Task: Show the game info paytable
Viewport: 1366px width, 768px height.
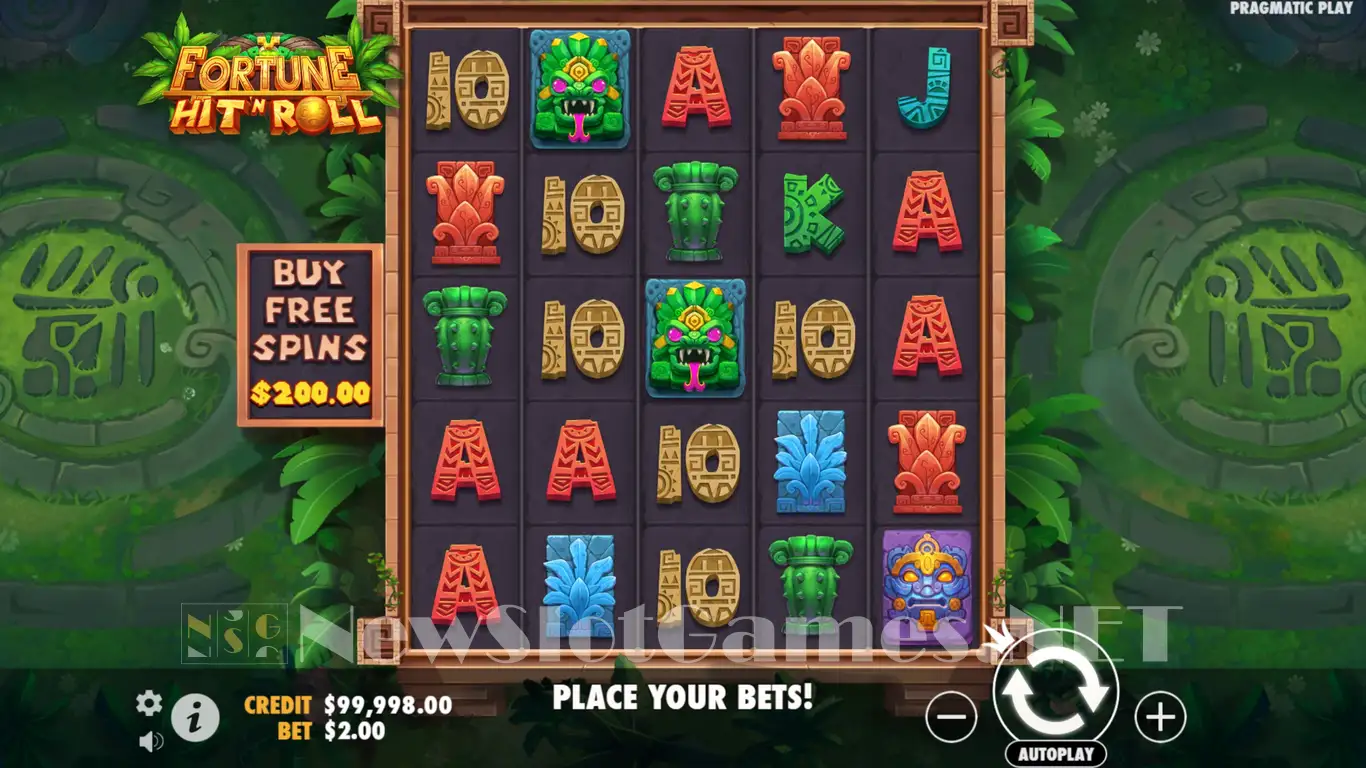Action: coord(195,716)
